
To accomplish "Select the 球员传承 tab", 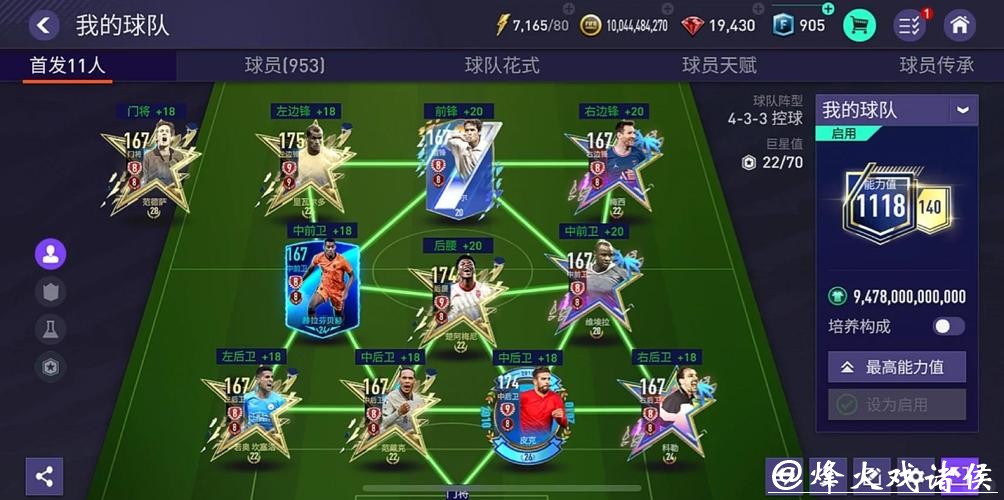I will [x=937, y=65].
